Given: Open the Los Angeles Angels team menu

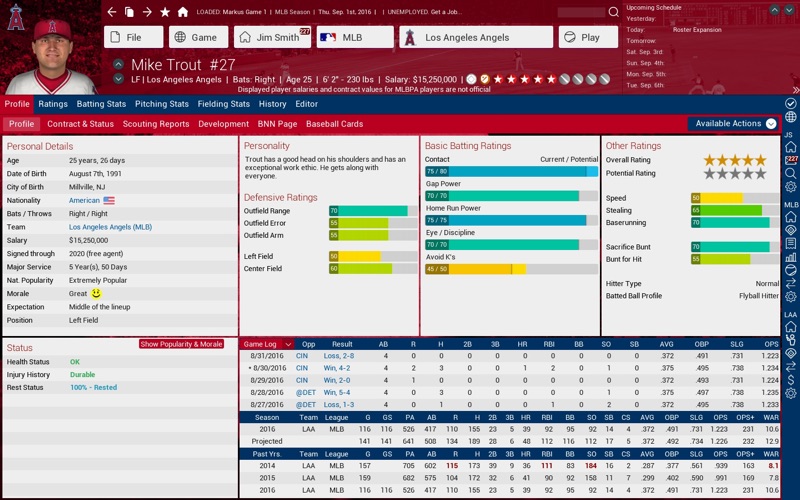Looking at the screenshot, I should click(474, 37).
